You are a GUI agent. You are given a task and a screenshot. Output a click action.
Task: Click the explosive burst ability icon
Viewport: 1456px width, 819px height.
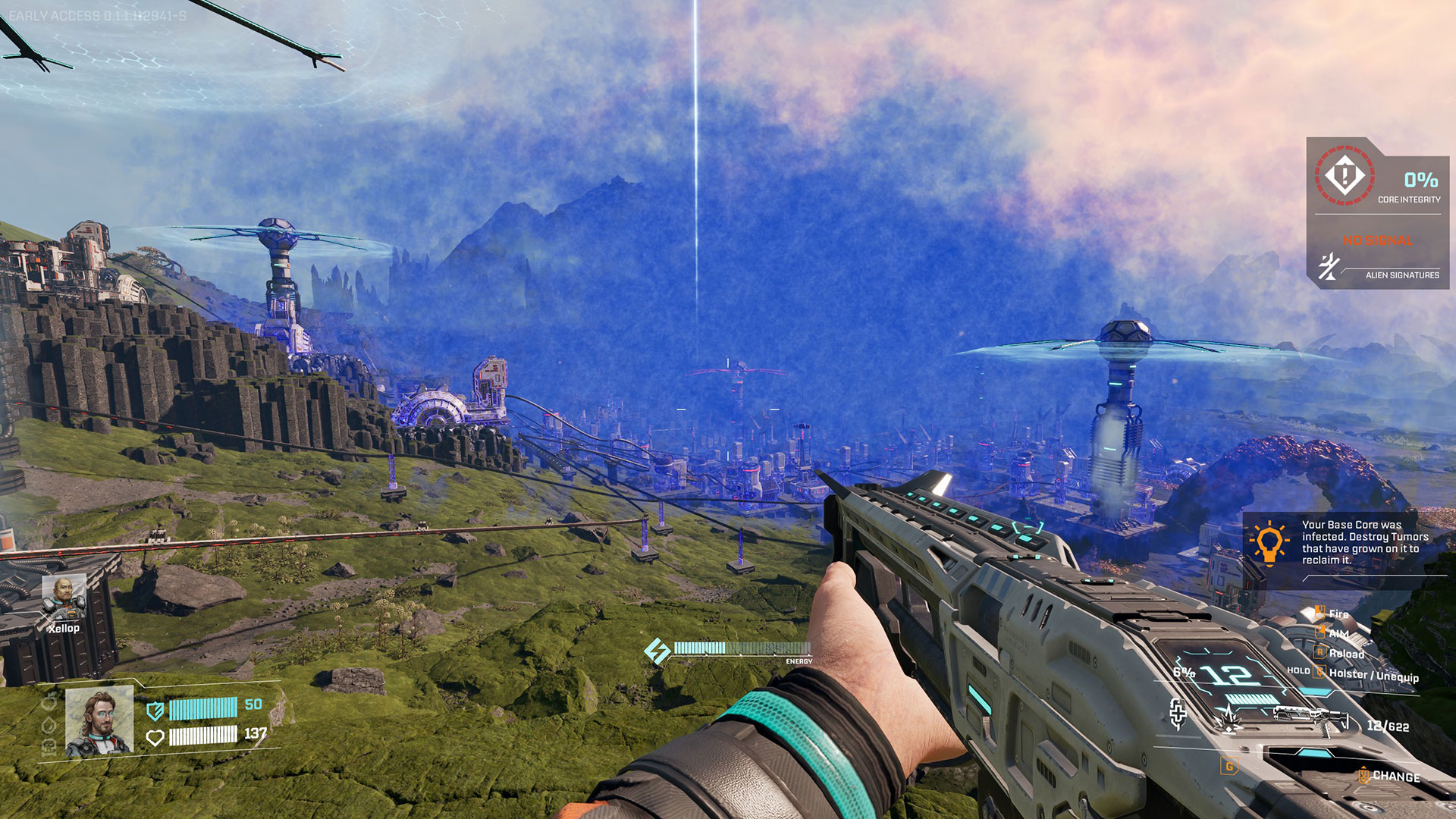[x=1228, y=718]
